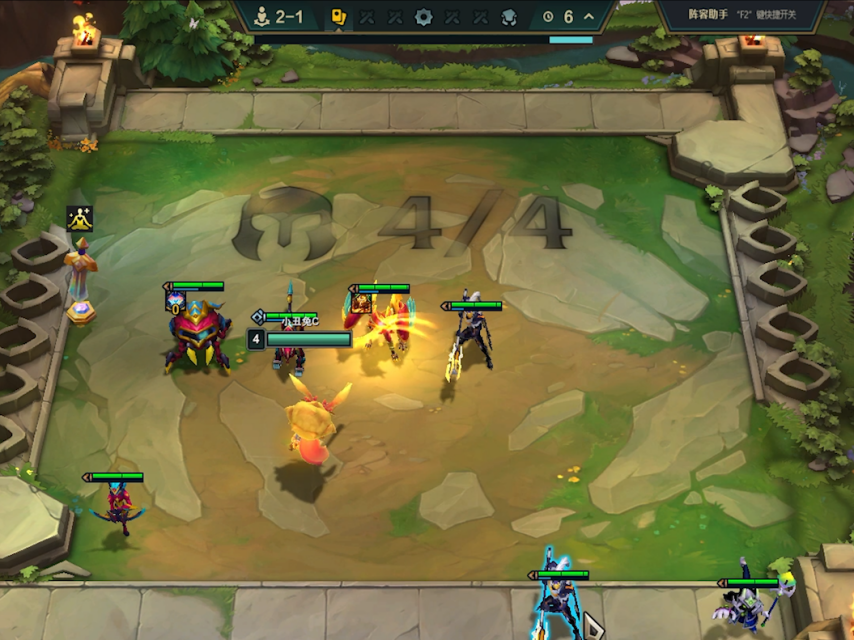Screen dimensions: 854x640
Task: Expand the round tracker arrow beside the timer
Action: pyautogui.click(x=589, y=16)
